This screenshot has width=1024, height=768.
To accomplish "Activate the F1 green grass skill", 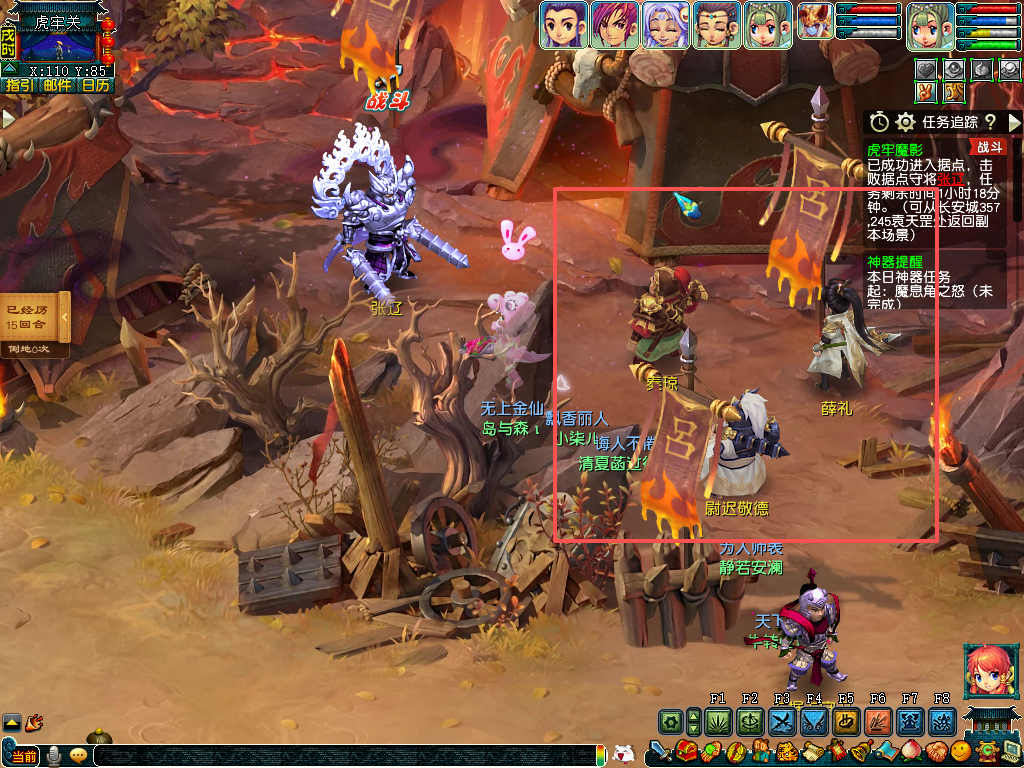I will pos(718,721).
